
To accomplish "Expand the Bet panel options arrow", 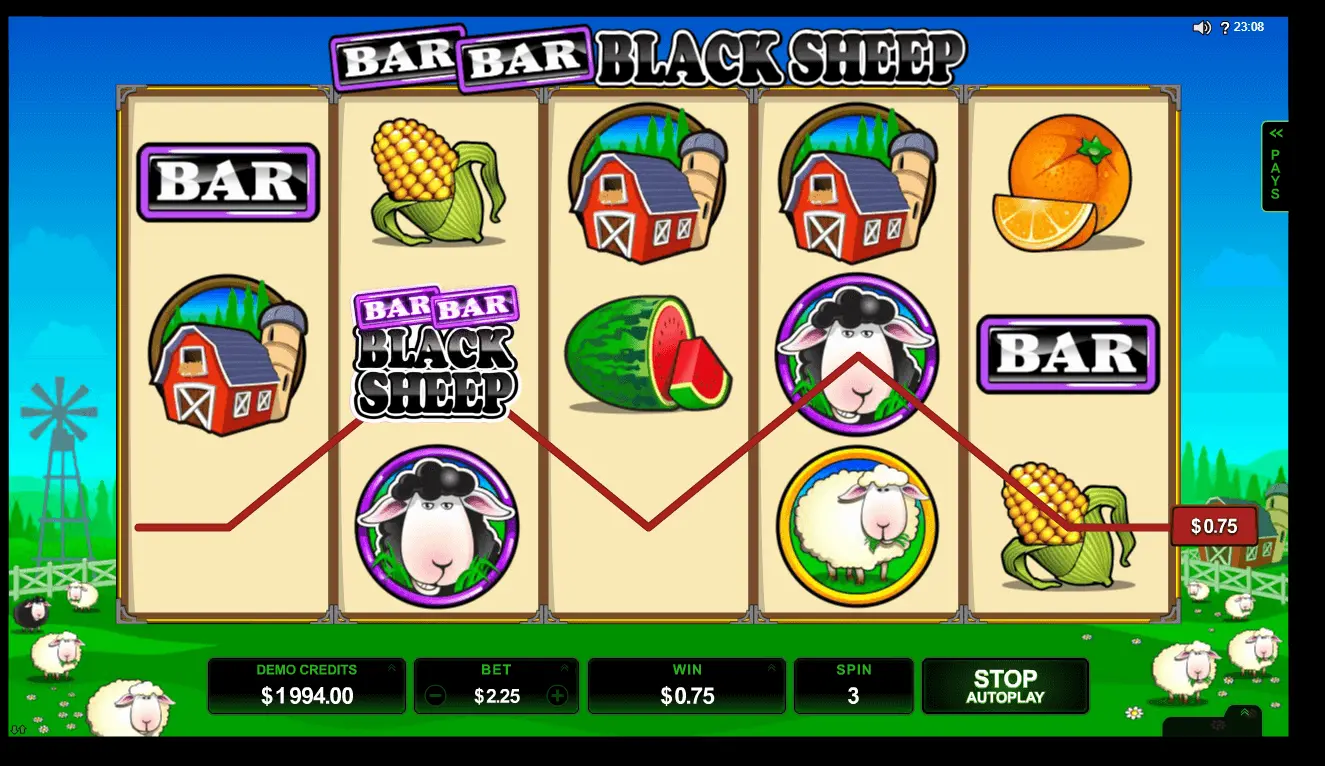I will [565, 668].
